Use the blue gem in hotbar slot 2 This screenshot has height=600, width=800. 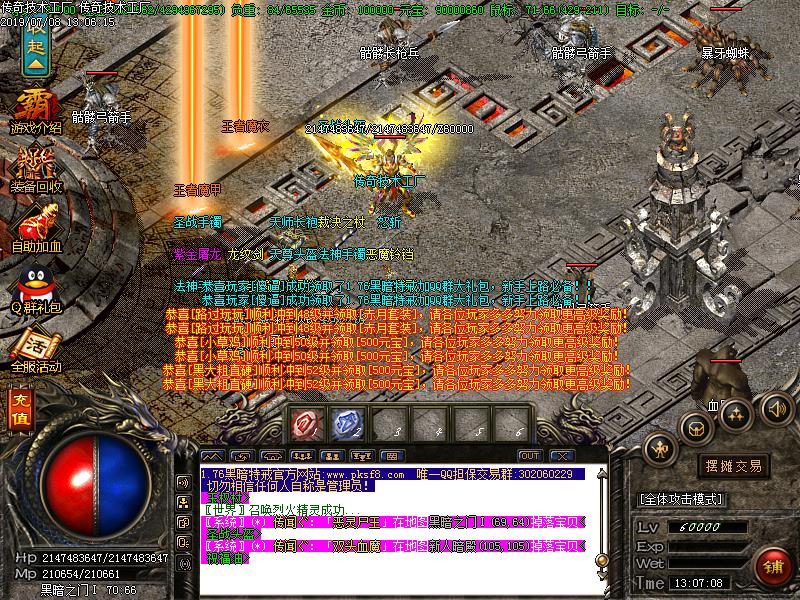click(346, 424)
